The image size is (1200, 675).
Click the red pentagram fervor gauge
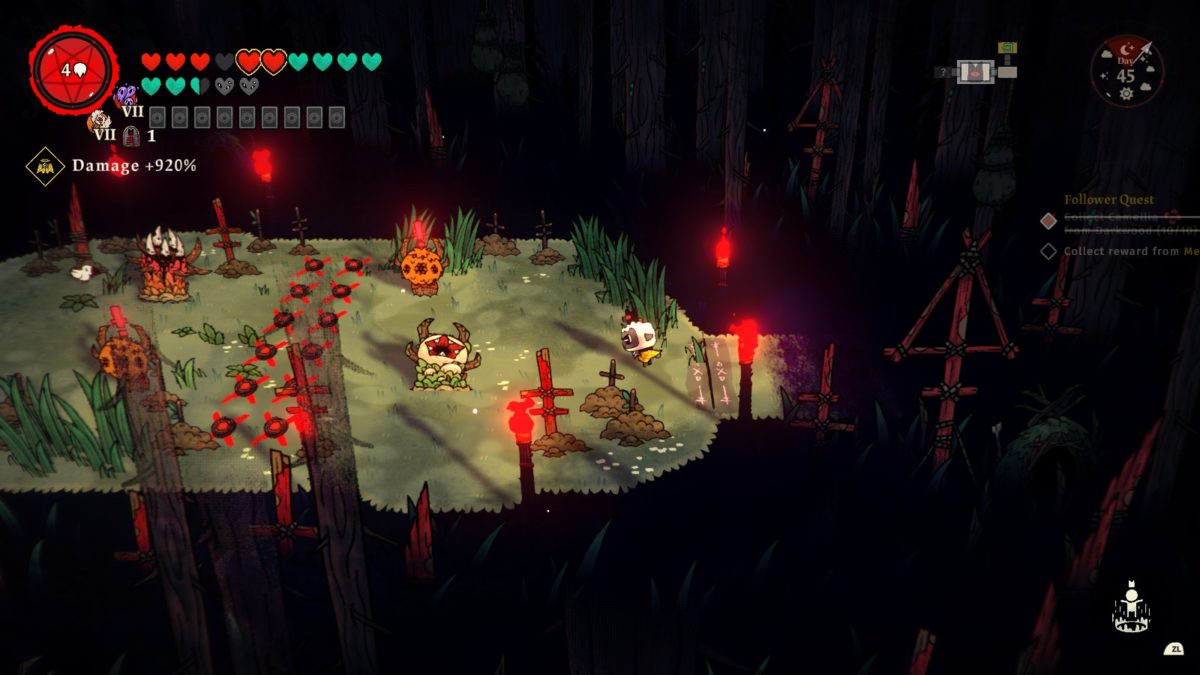(74, 70)
